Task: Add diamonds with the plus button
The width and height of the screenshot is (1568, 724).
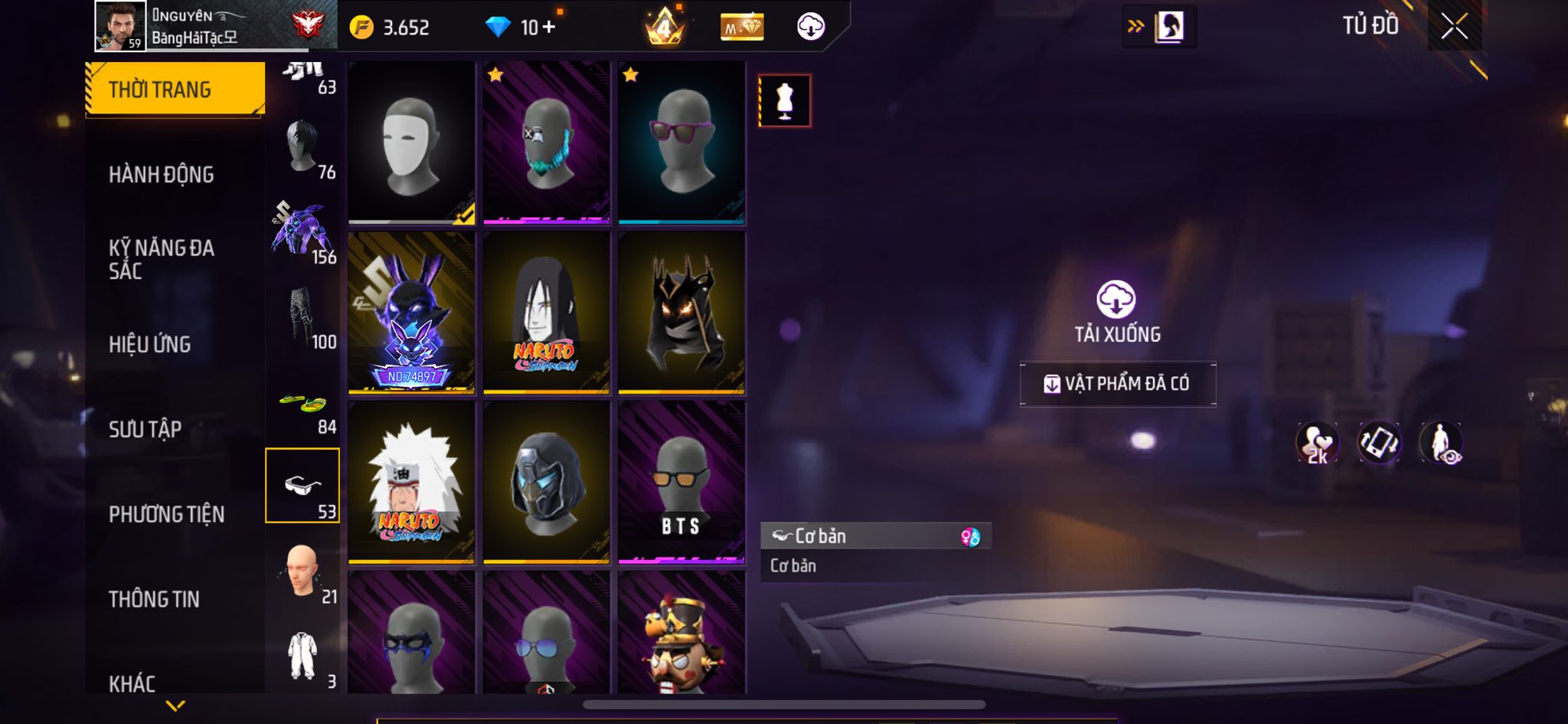Action: tap(549, 28)
